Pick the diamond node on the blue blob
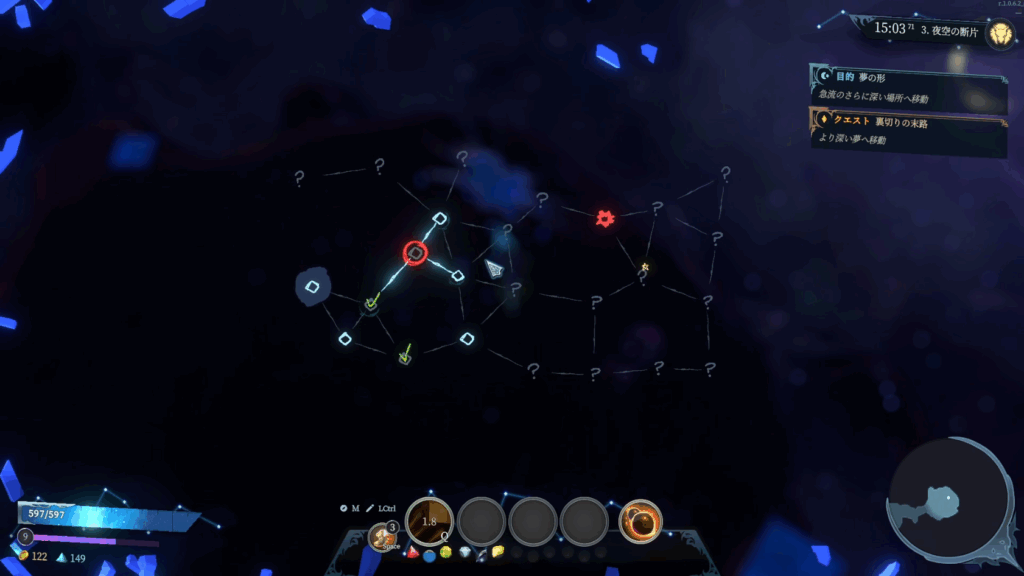Image resolution: width=1024 pixels, height=576 pixels. click(x=312, y=288)
